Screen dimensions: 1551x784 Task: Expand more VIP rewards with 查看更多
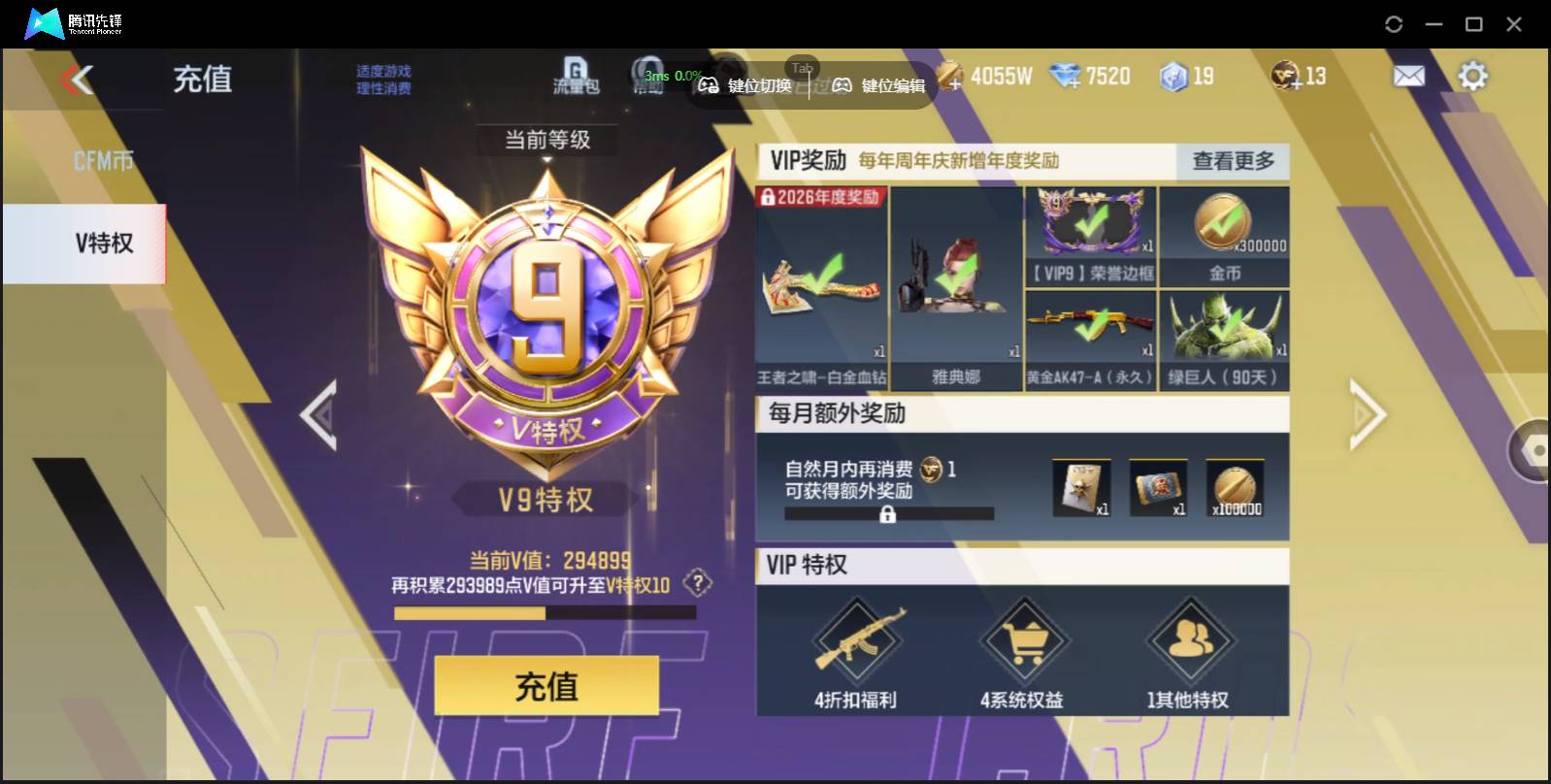click(1231, 162)
